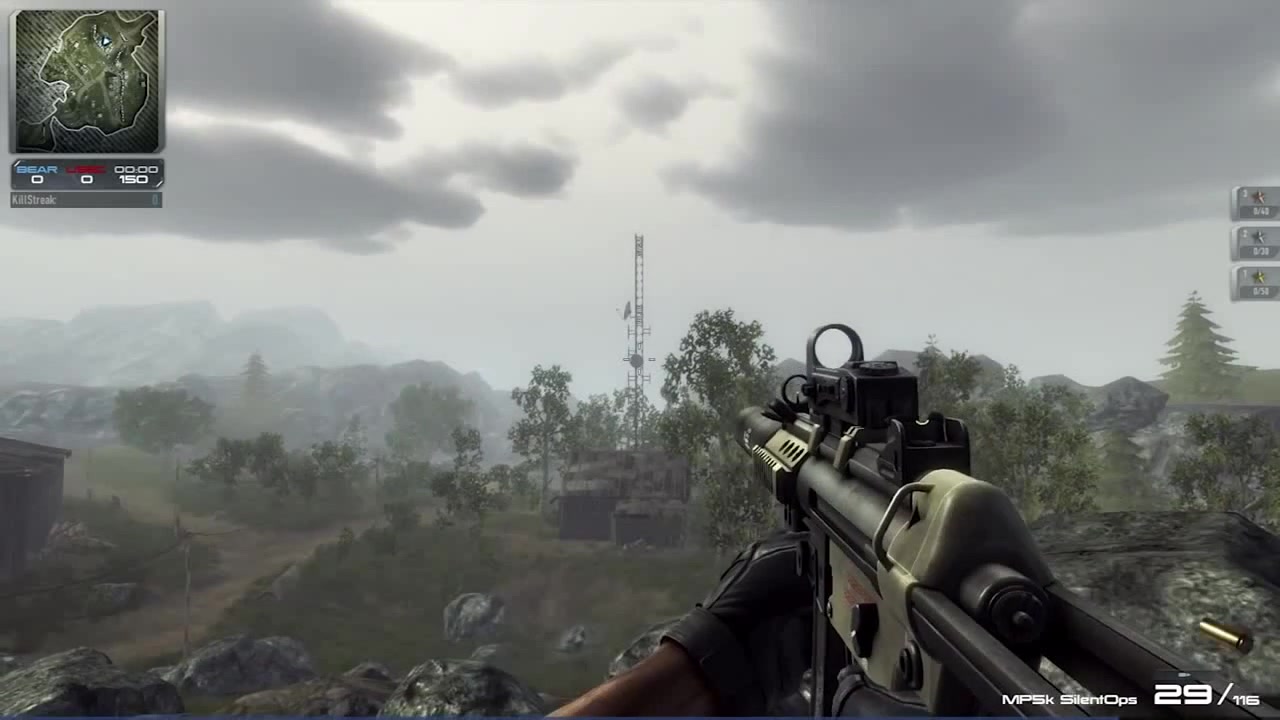Select the red star killstreak slot 3

pyautogui.click(x=1255, y=203)
